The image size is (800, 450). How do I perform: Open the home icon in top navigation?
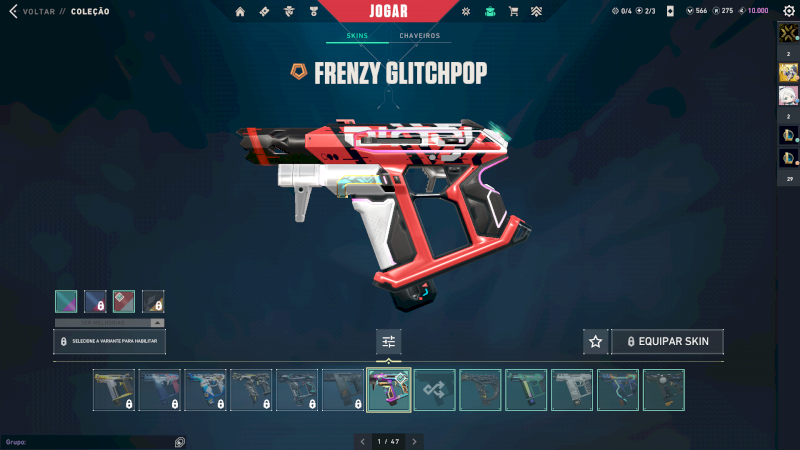(x=240, y=12)
